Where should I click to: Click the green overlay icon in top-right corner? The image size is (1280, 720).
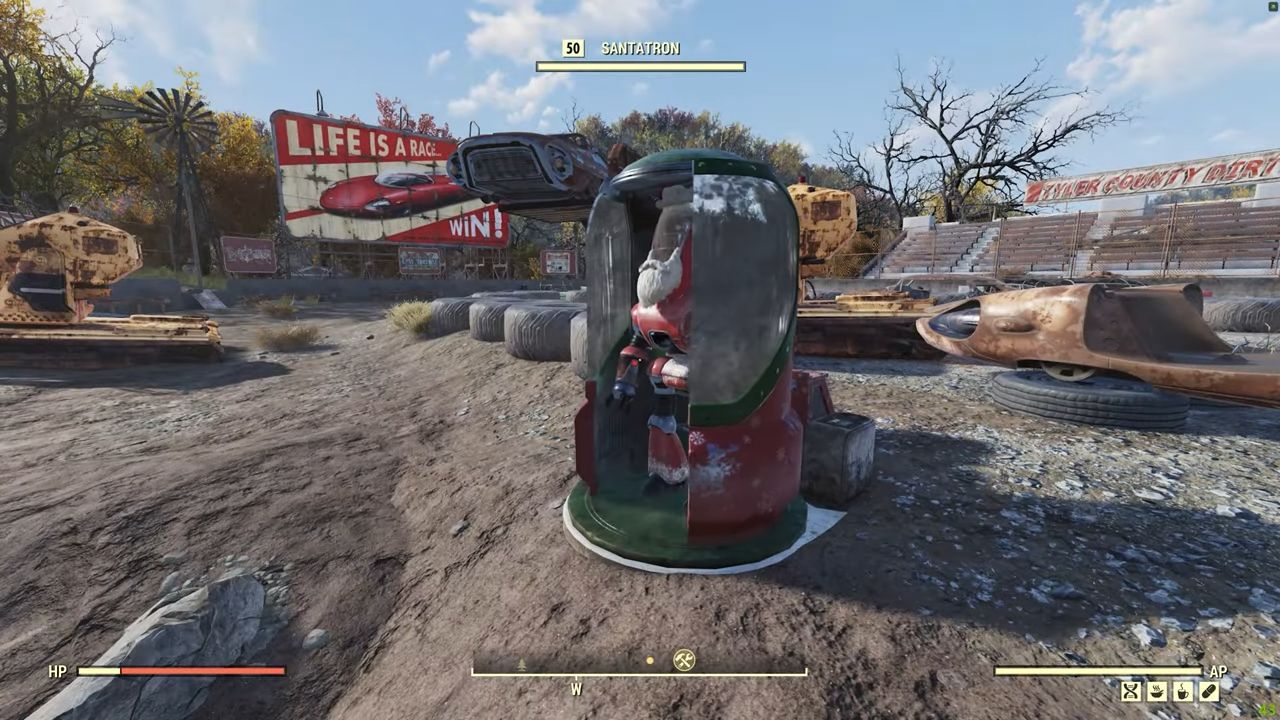1272,8
